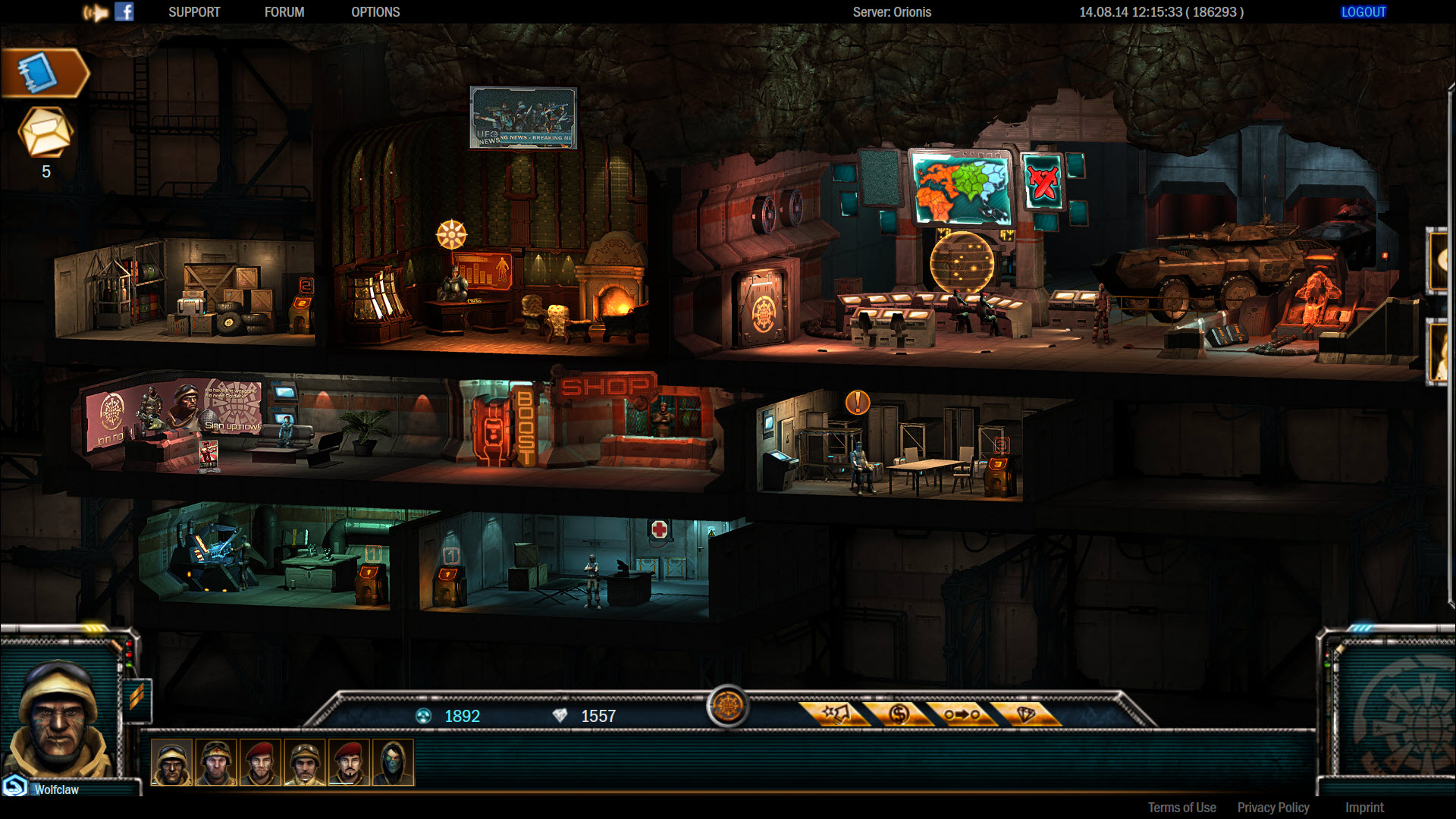
Task: Open the envelope mail inbox
Action: 45,132
